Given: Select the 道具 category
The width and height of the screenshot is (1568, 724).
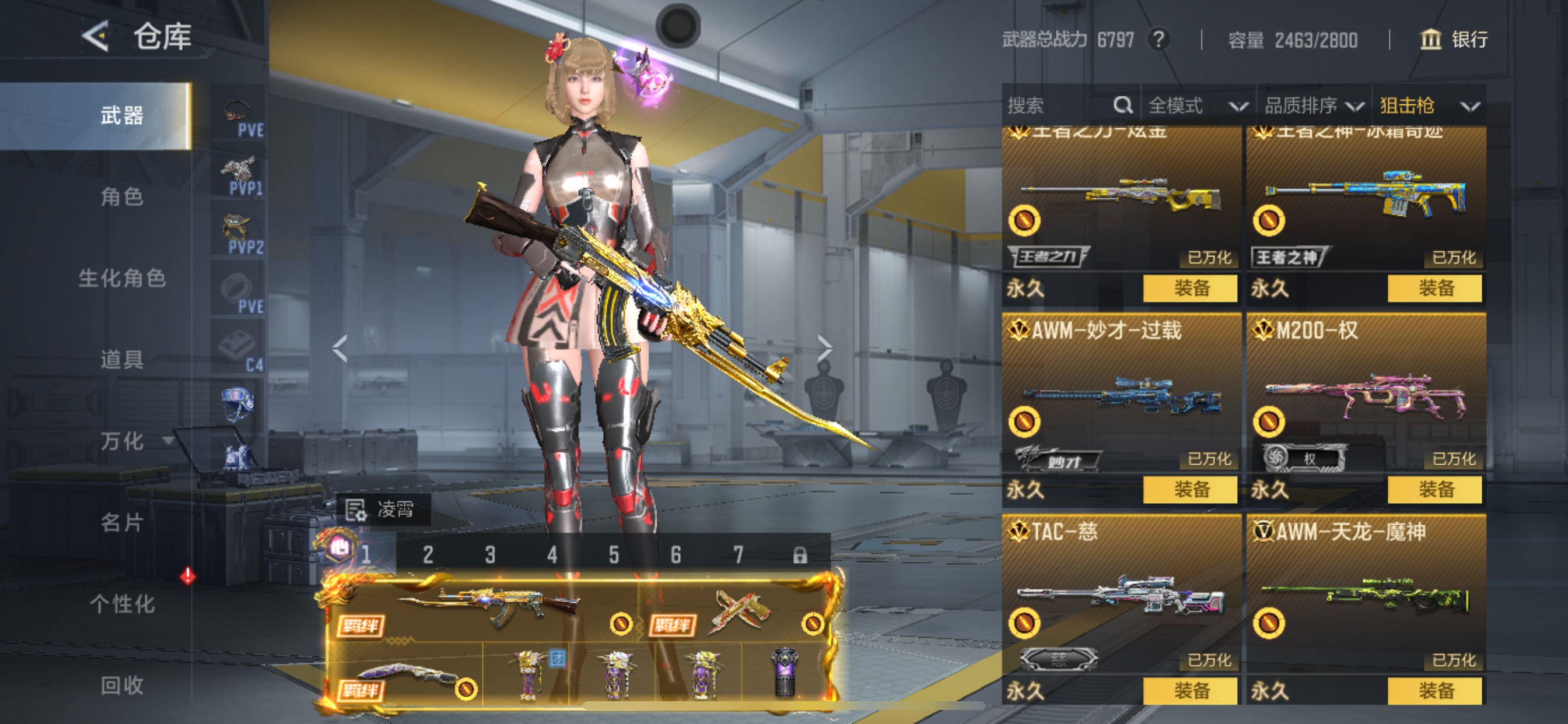Looking at the screenshot, I should coord(122,360).
